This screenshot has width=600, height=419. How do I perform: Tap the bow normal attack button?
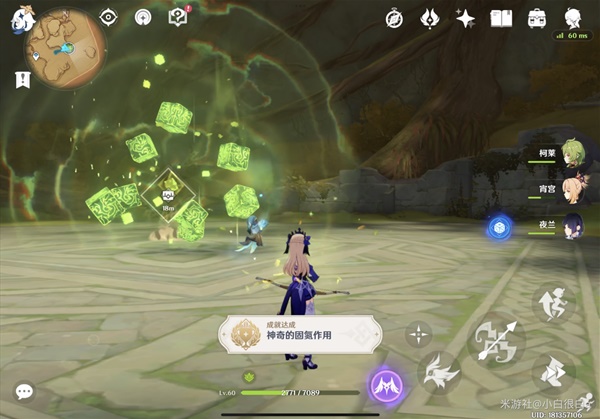pos(497,340)
